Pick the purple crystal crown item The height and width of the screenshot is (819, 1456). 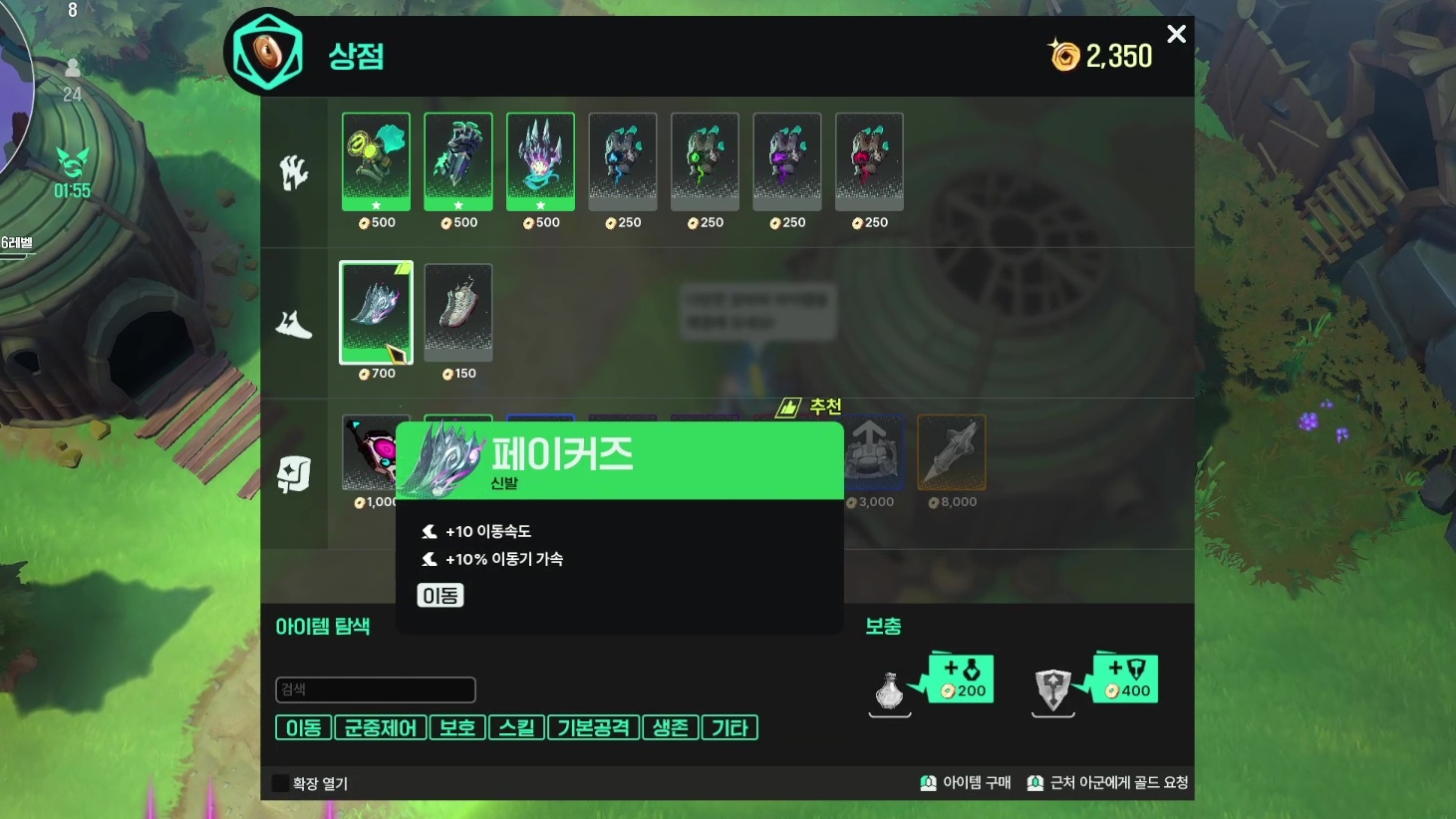coord(540,160)
